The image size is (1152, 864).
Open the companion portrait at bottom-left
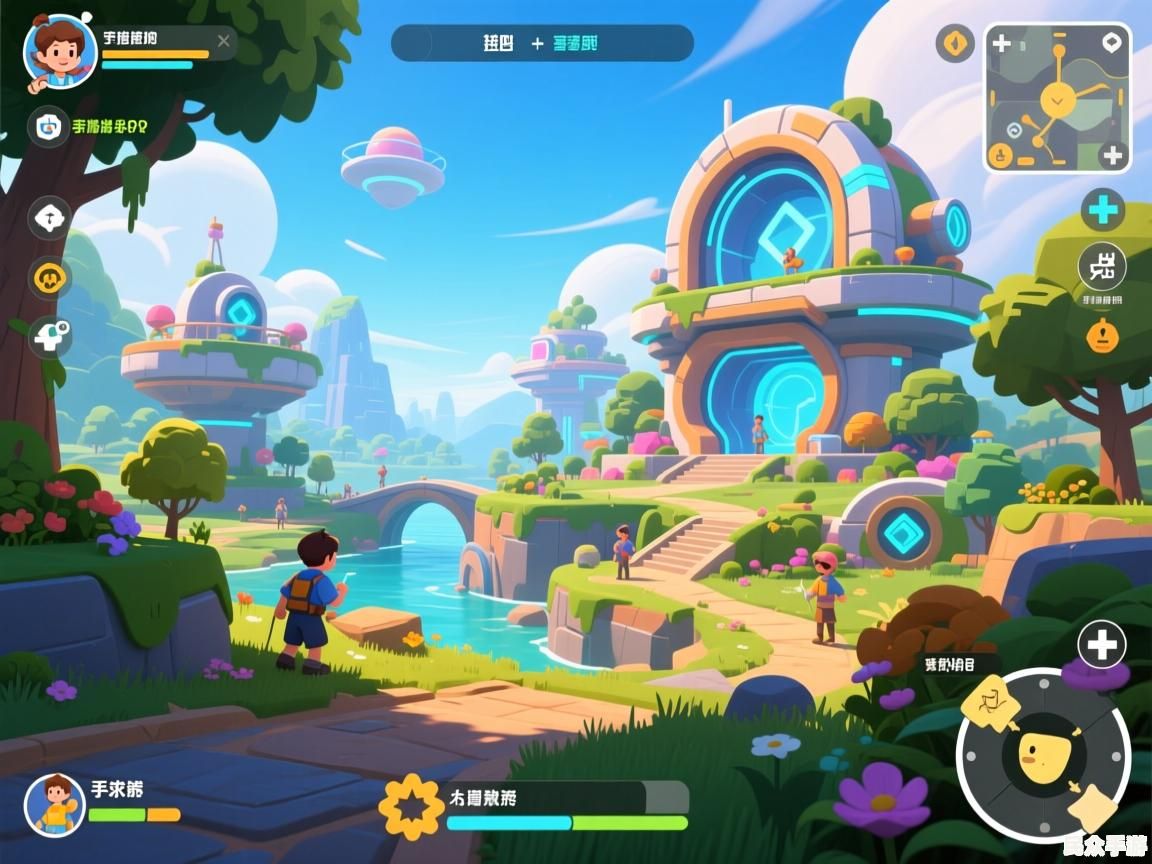55,804
